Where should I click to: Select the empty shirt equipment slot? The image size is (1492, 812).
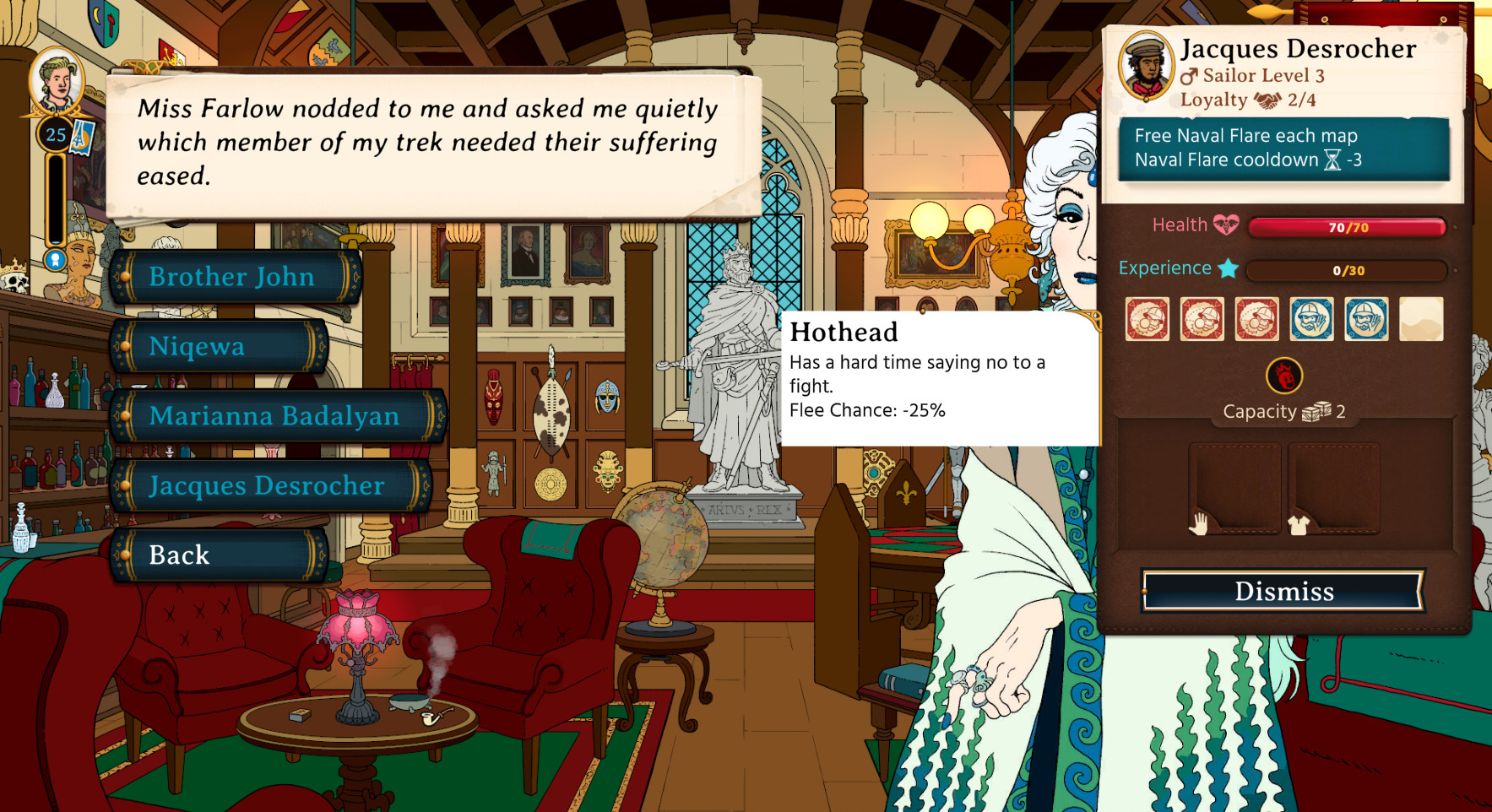(x=1333, y=489)
